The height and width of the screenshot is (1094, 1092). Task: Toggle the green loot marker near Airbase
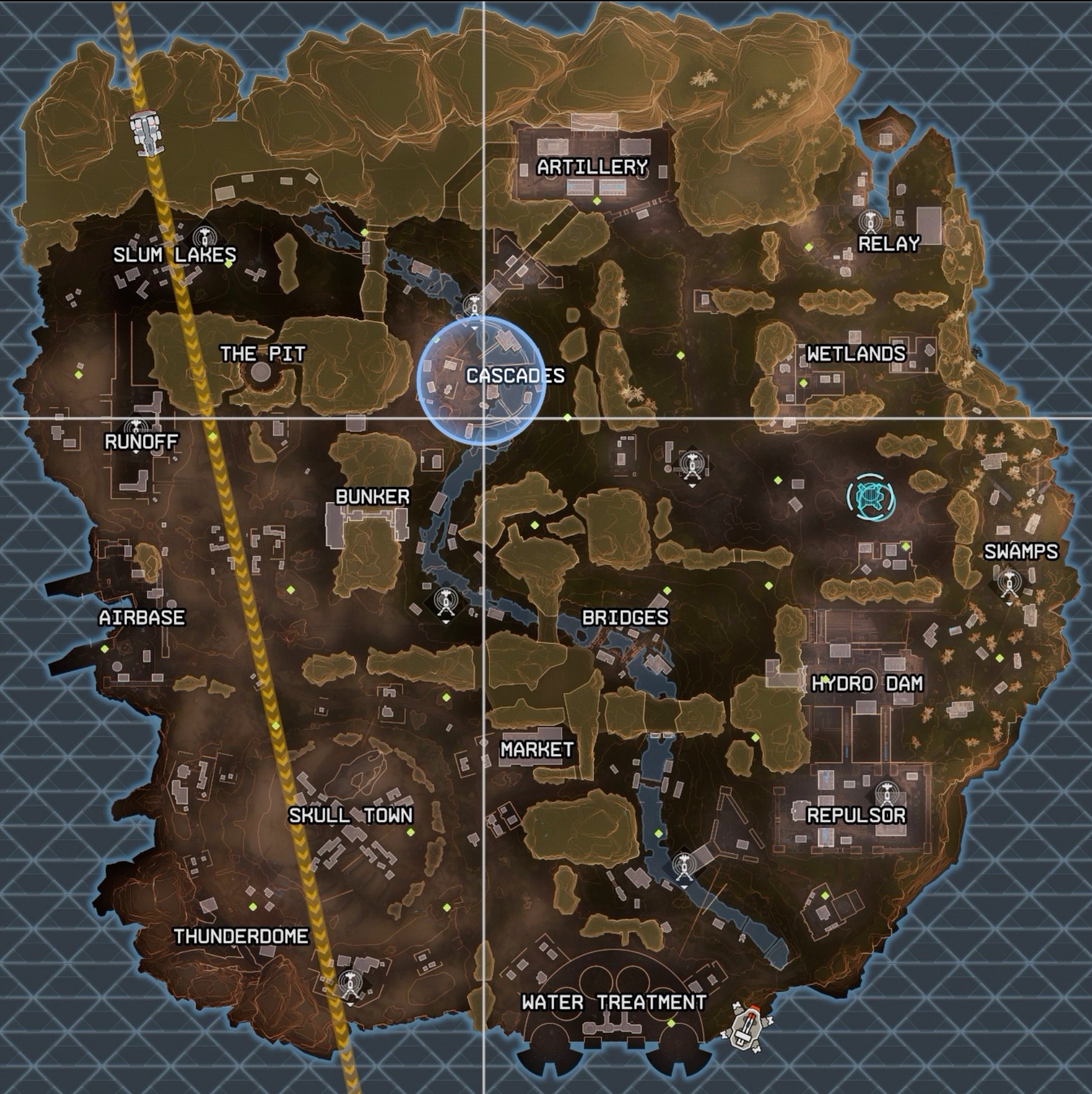coord(103,649)
